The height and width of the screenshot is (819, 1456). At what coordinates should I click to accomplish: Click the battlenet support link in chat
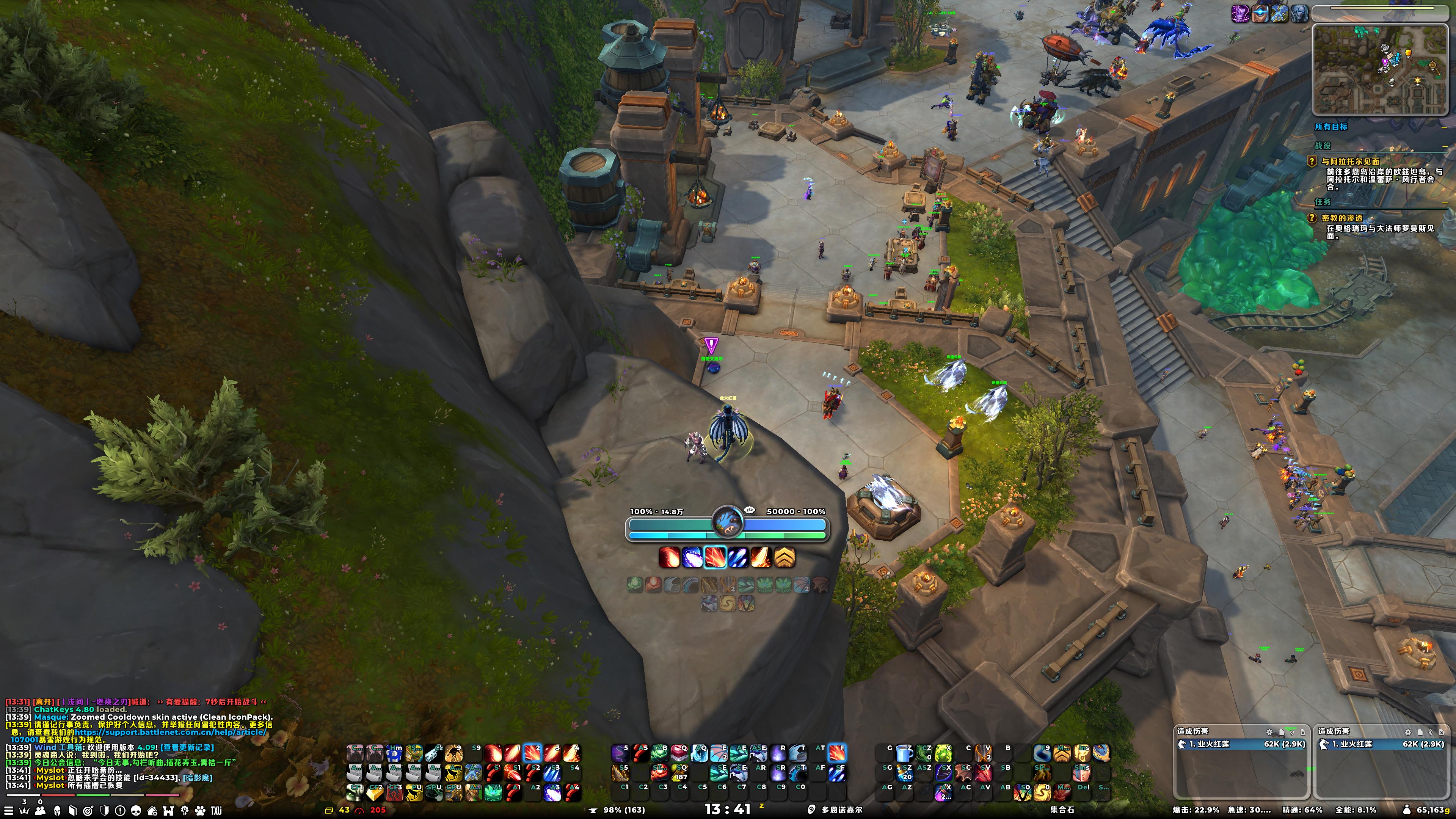tap(169, 733)
